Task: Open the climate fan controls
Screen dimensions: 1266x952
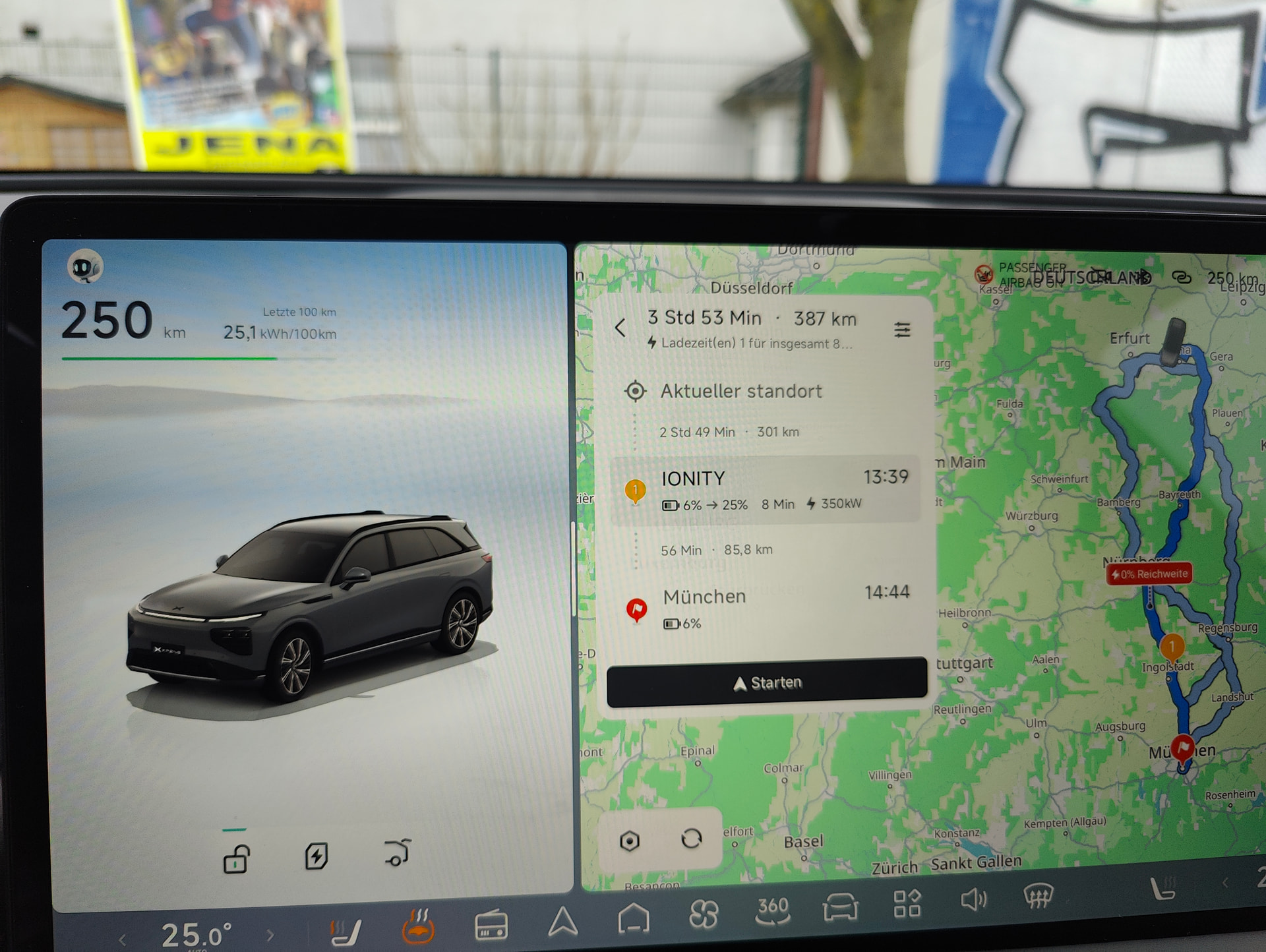Action: pos(703,915)
